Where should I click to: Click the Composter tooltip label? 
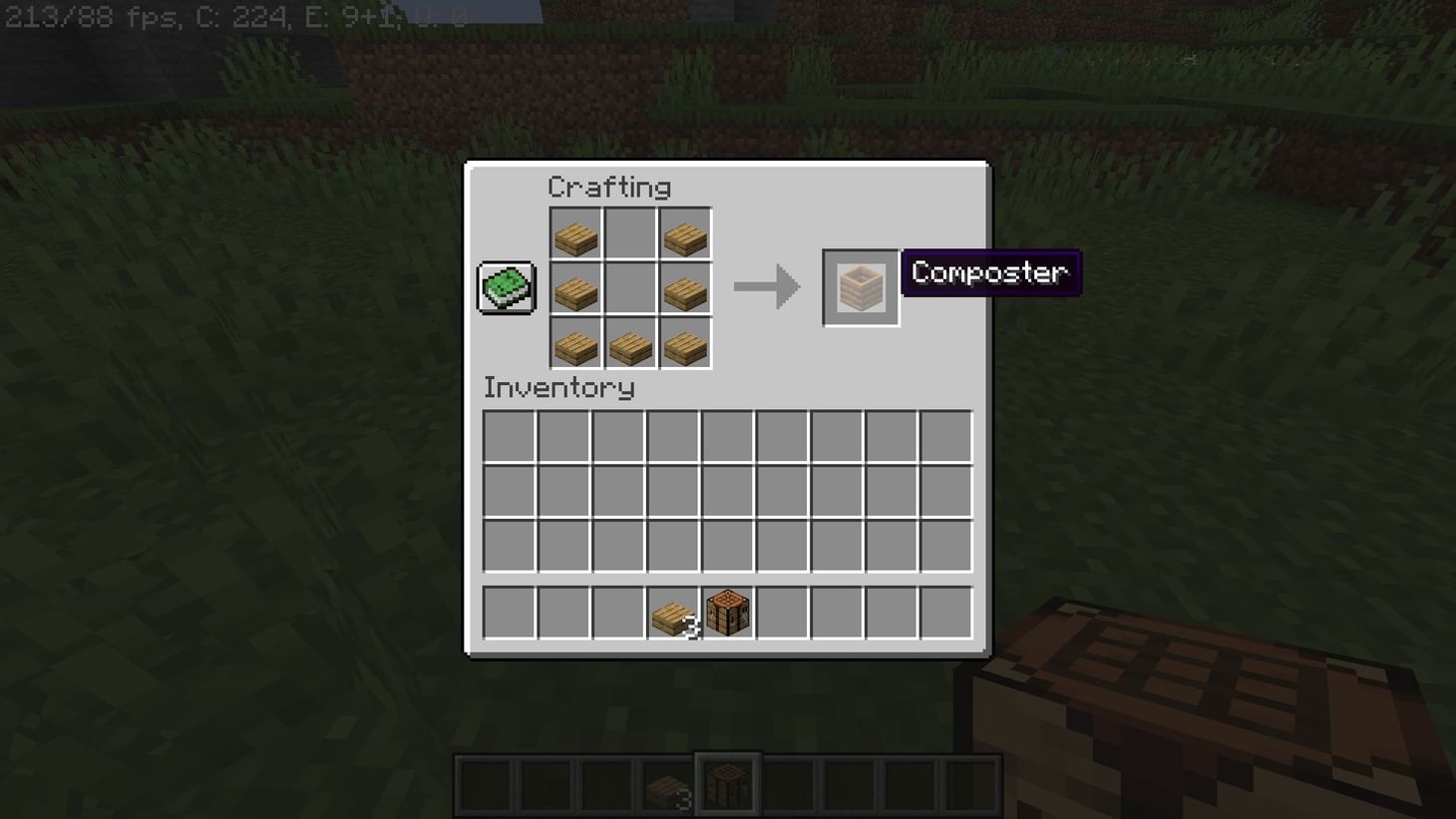989,272
